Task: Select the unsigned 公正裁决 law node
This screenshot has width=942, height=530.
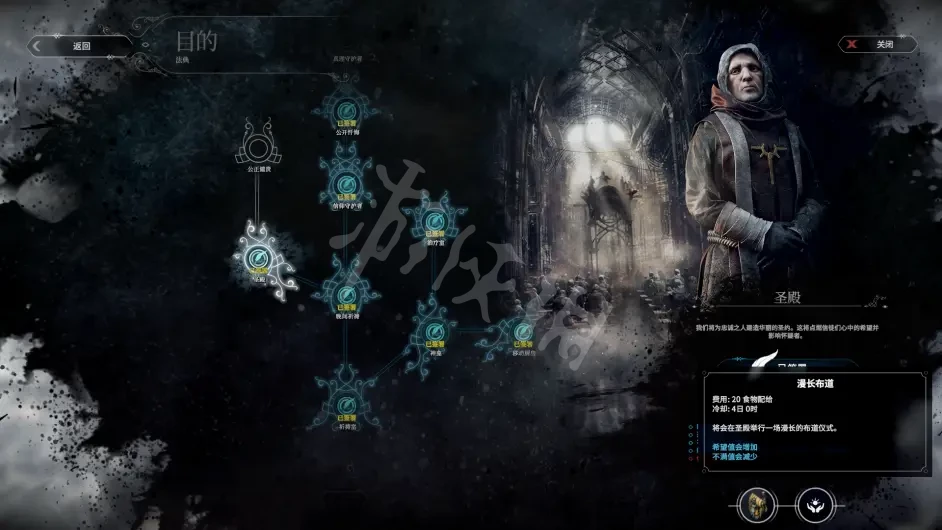Action: tap(258, 150)
